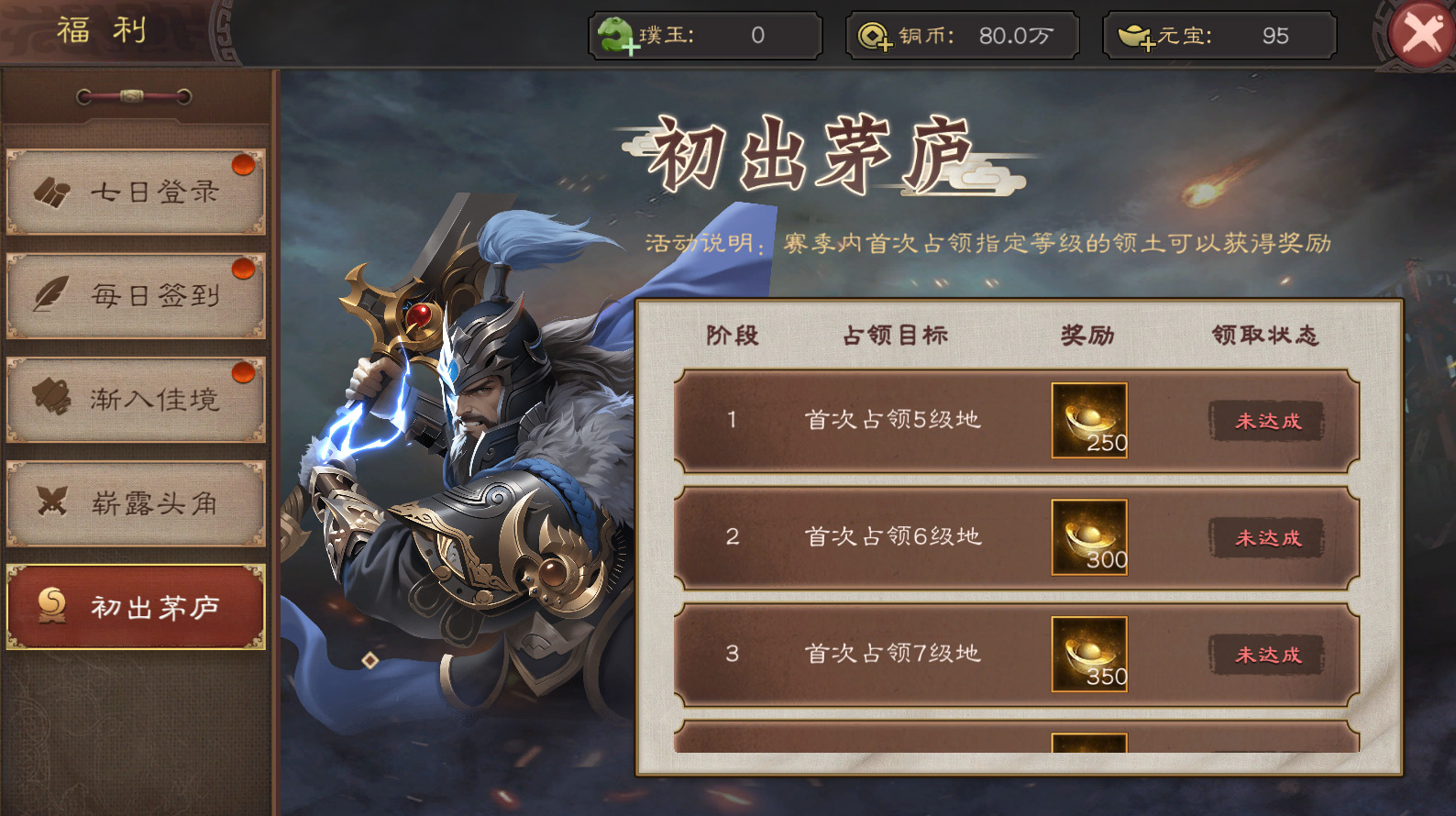This screenshot has height=816, width=1456.
Task: Click 未达成 status for stage 1
Action: pos(1266,421)
